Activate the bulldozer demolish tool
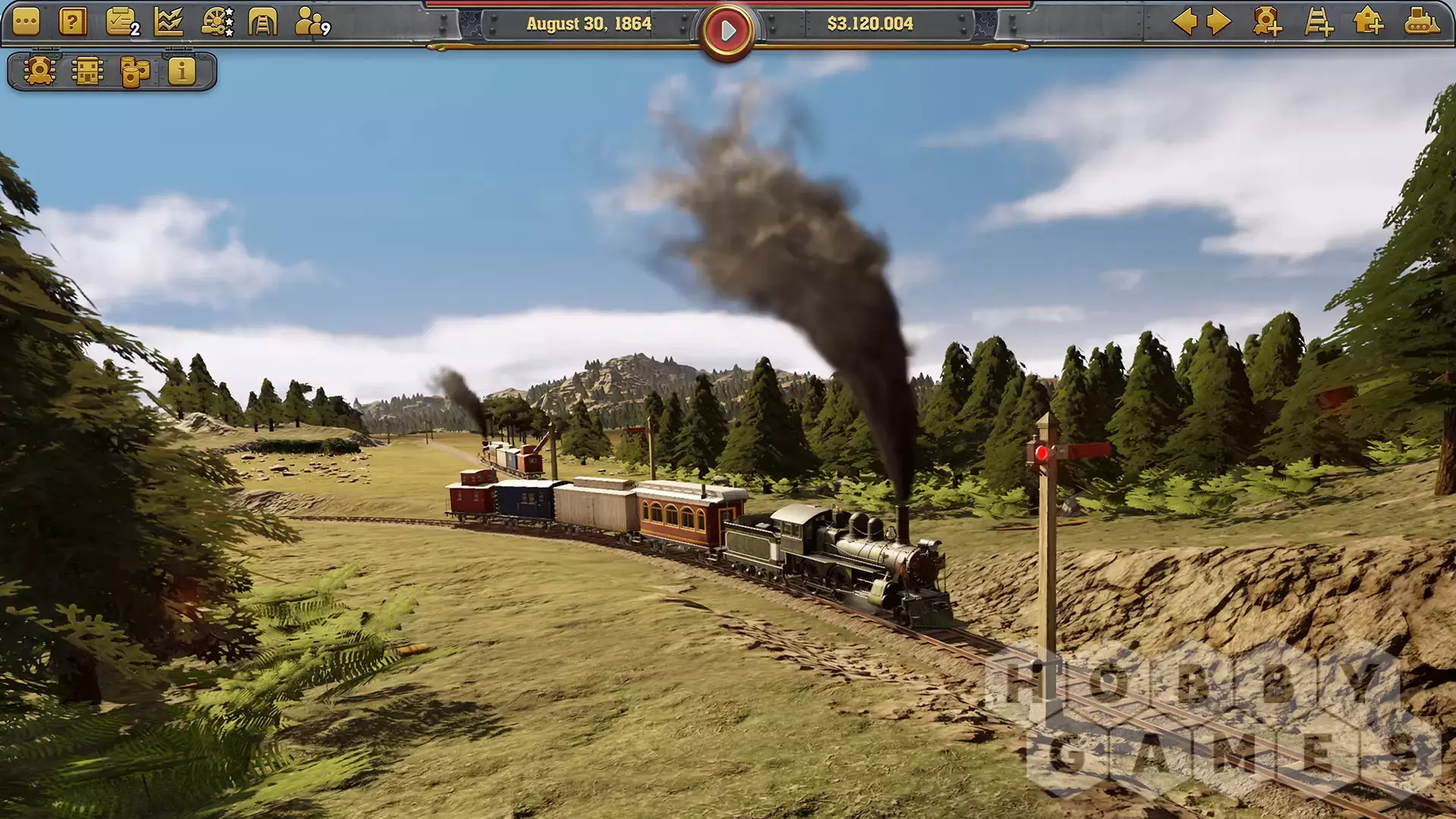 point(1421,22)
